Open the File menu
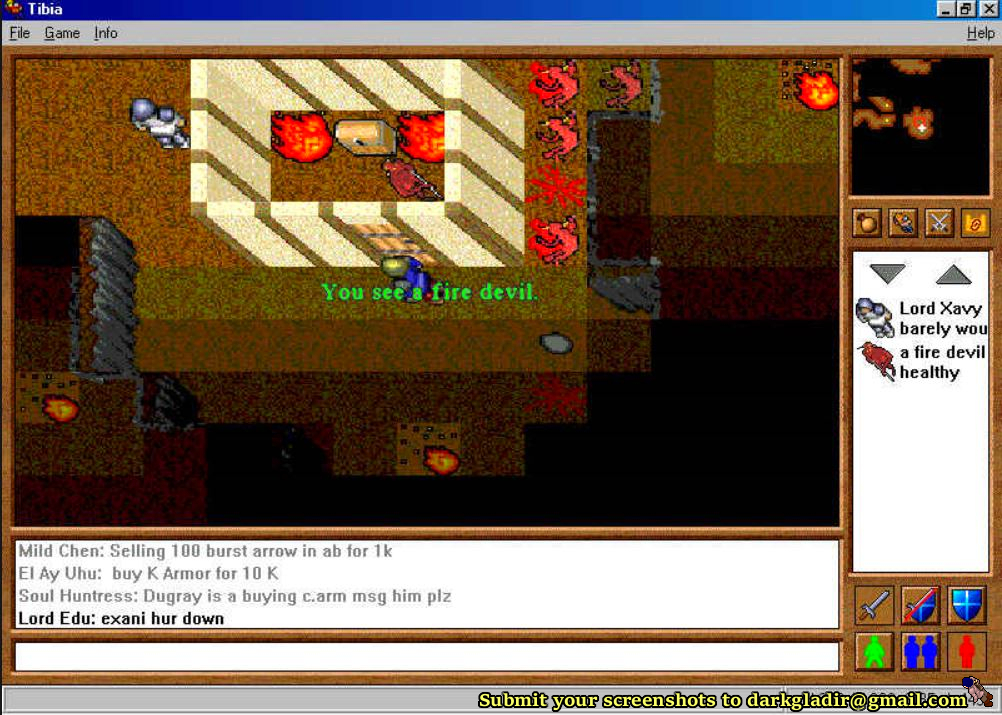Screen dimensions: 1002x715 pyautogui.click(x=19, y=33)
